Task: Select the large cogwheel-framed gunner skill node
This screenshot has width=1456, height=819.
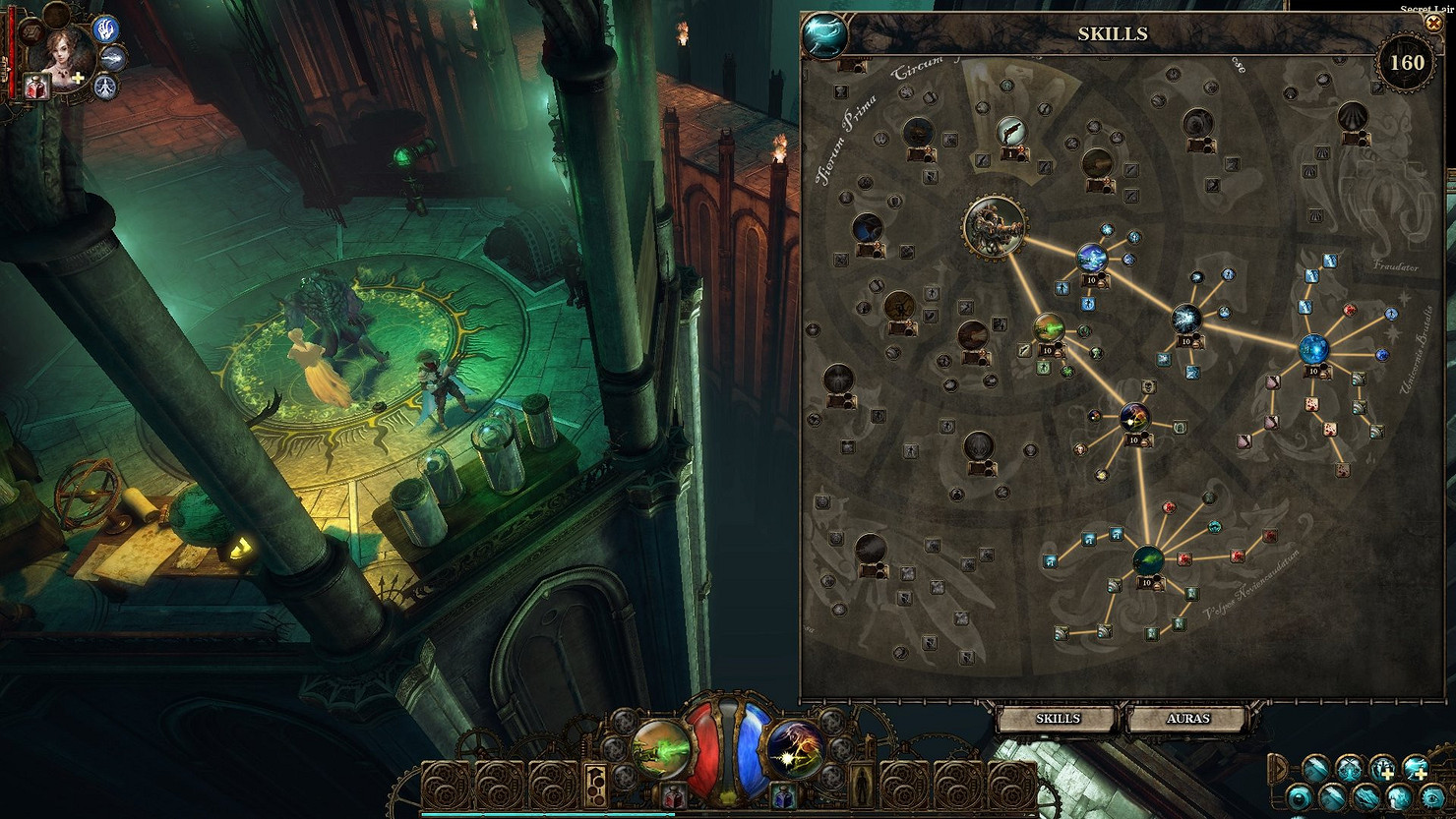Action: click(x=995, y=225)
